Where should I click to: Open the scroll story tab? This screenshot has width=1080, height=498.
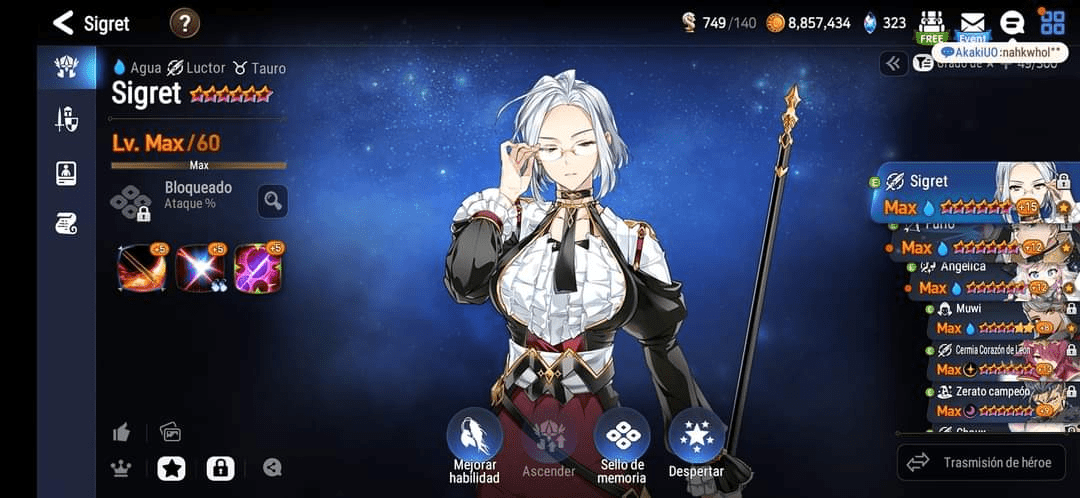click(x=66, y=224)
